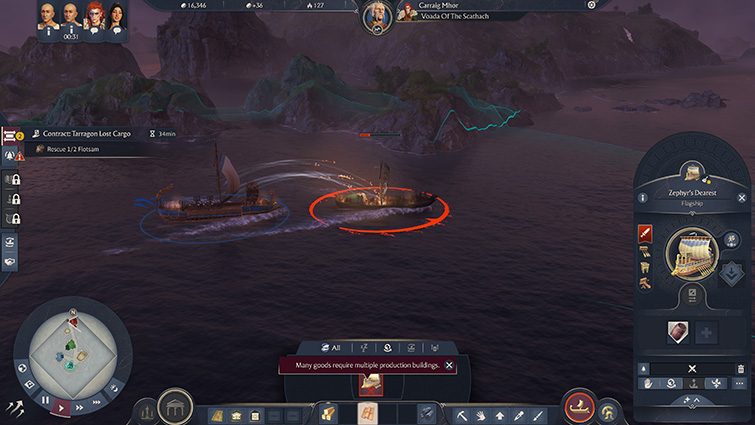This screenshot has height=425, width=755.
Task: Set game speed to normal play
Action: [63, 408]
